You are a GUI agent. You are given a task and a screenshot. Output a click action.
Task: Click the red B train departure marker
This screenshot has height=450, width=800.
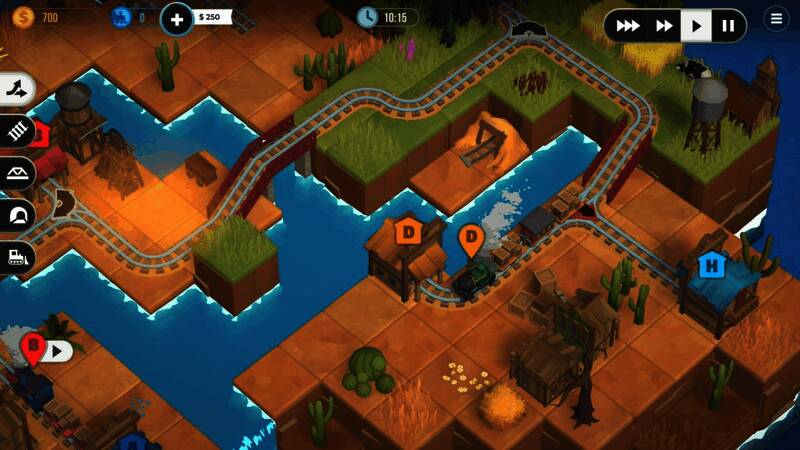[x=33, y=349]
